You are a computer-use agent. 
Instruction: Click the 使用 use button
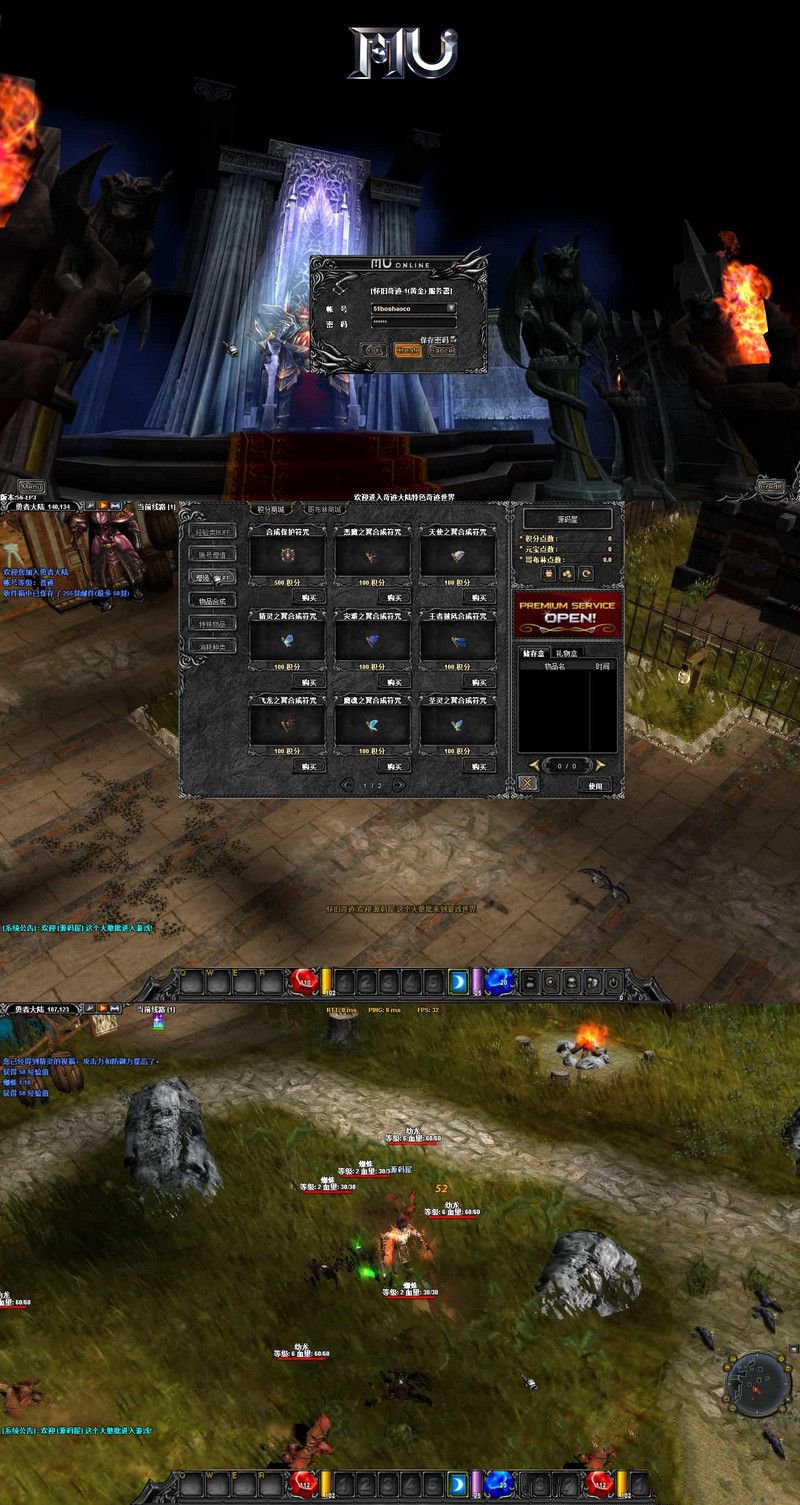coord(597,785)
